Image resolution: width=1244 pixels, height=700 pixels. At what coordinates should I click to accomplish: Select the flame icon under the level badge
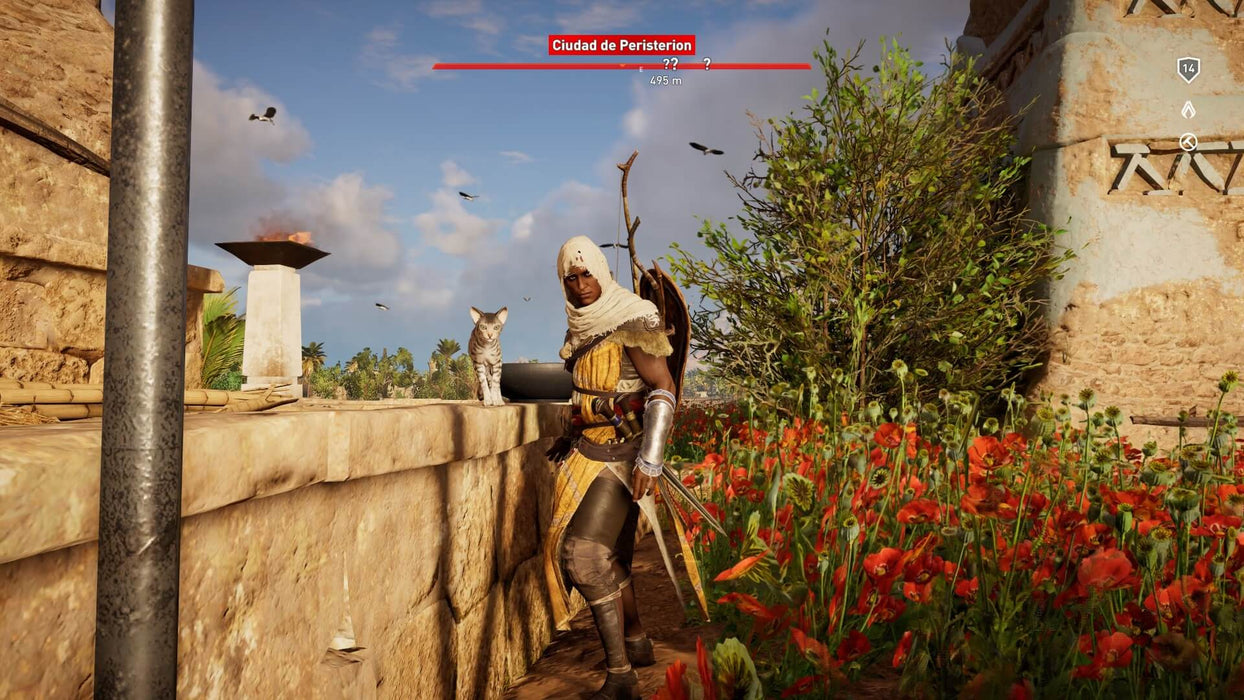pos(1188,109)
